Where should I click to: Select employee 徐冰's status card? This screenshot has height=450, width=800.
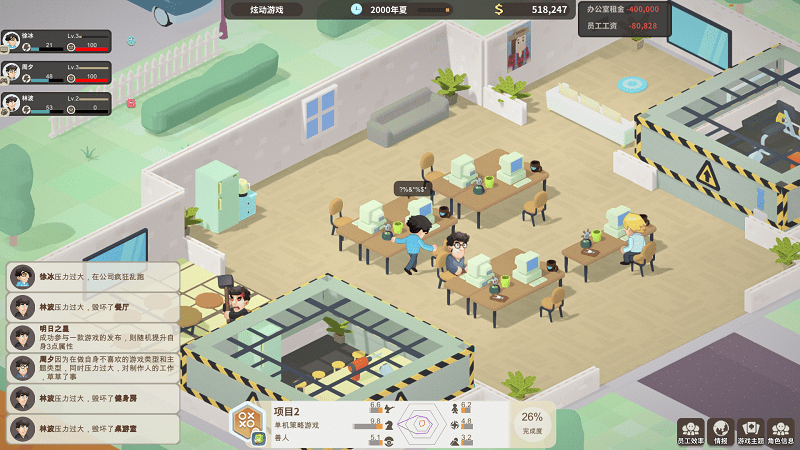point(56,41)
